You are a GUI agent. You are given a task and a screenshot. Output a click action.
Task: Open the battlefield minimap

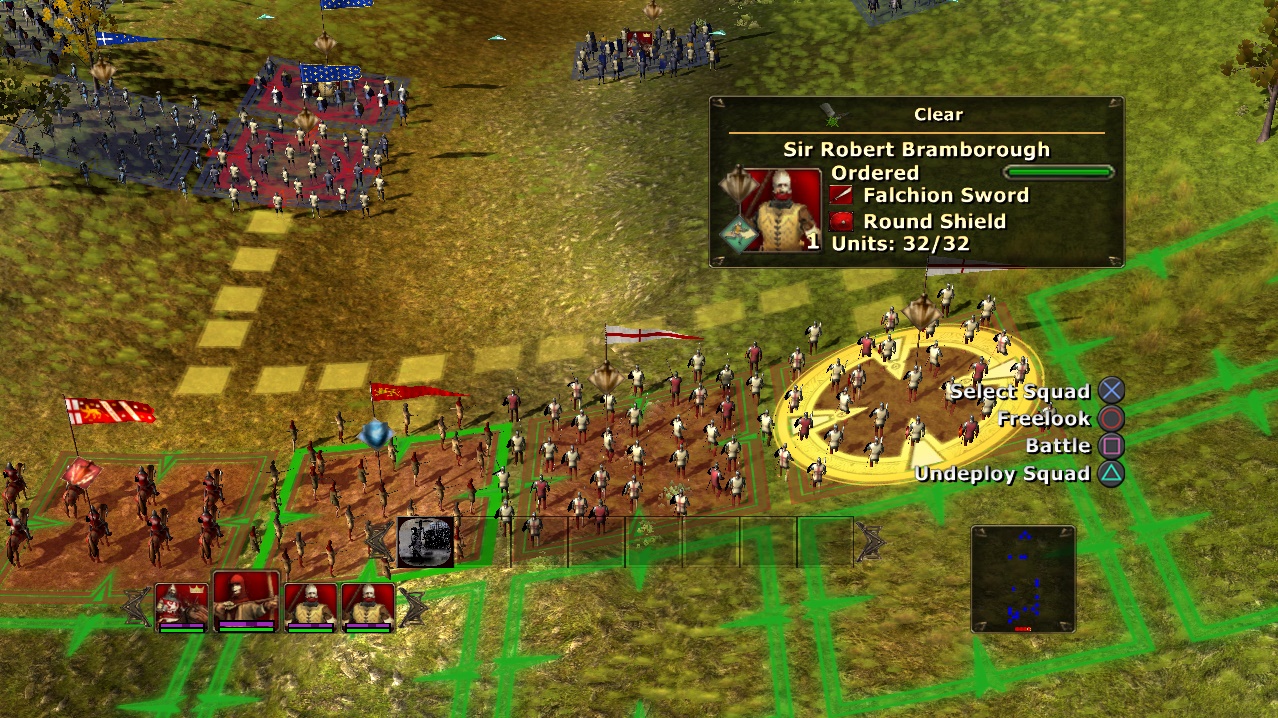[x=1022, y=578]
